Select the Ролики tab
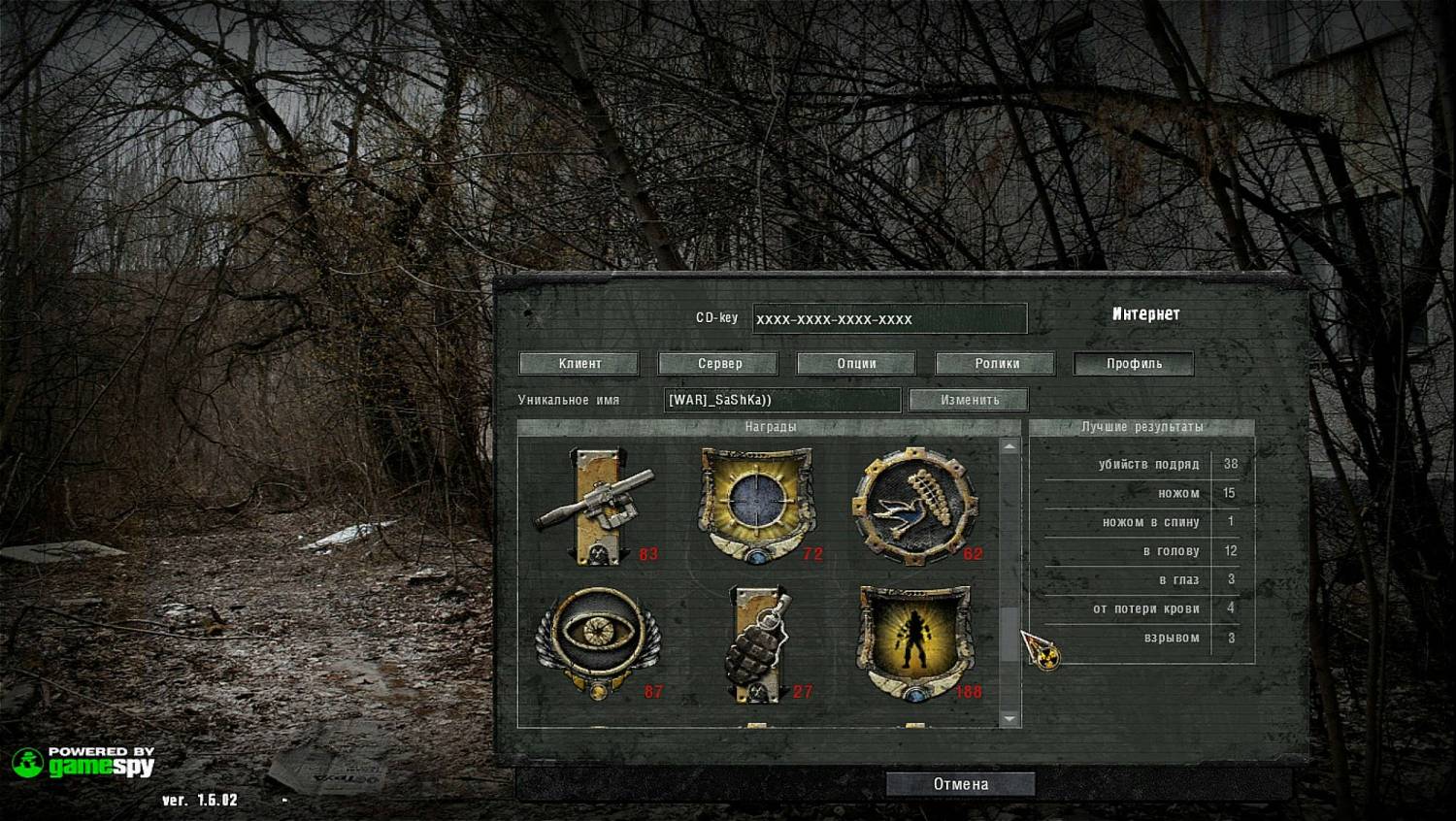This screenshot has width=1456, height=821. pos(996,364)
